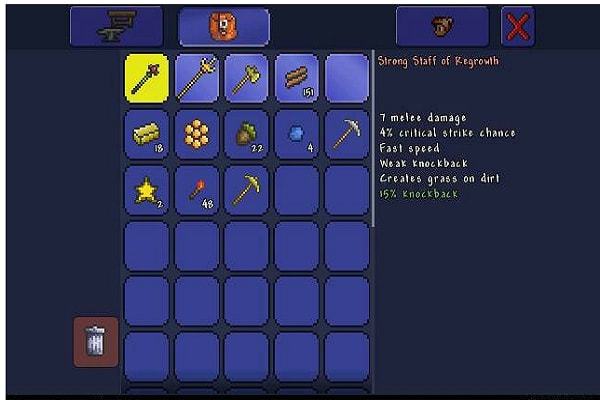Image resolution: width=600 pixels, height=400 pixels.
Task: Pick the gold pickaxe slot
Action: coord(247,190)
